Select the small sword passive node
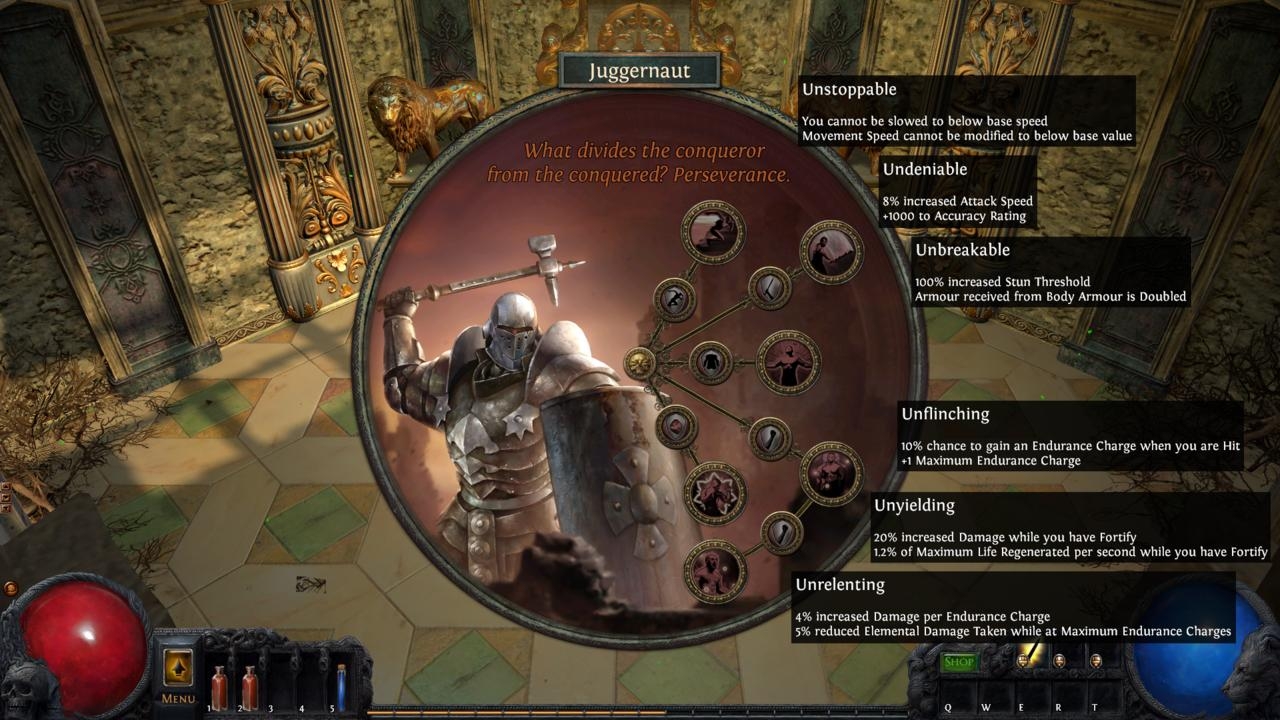 click(769, 288)
